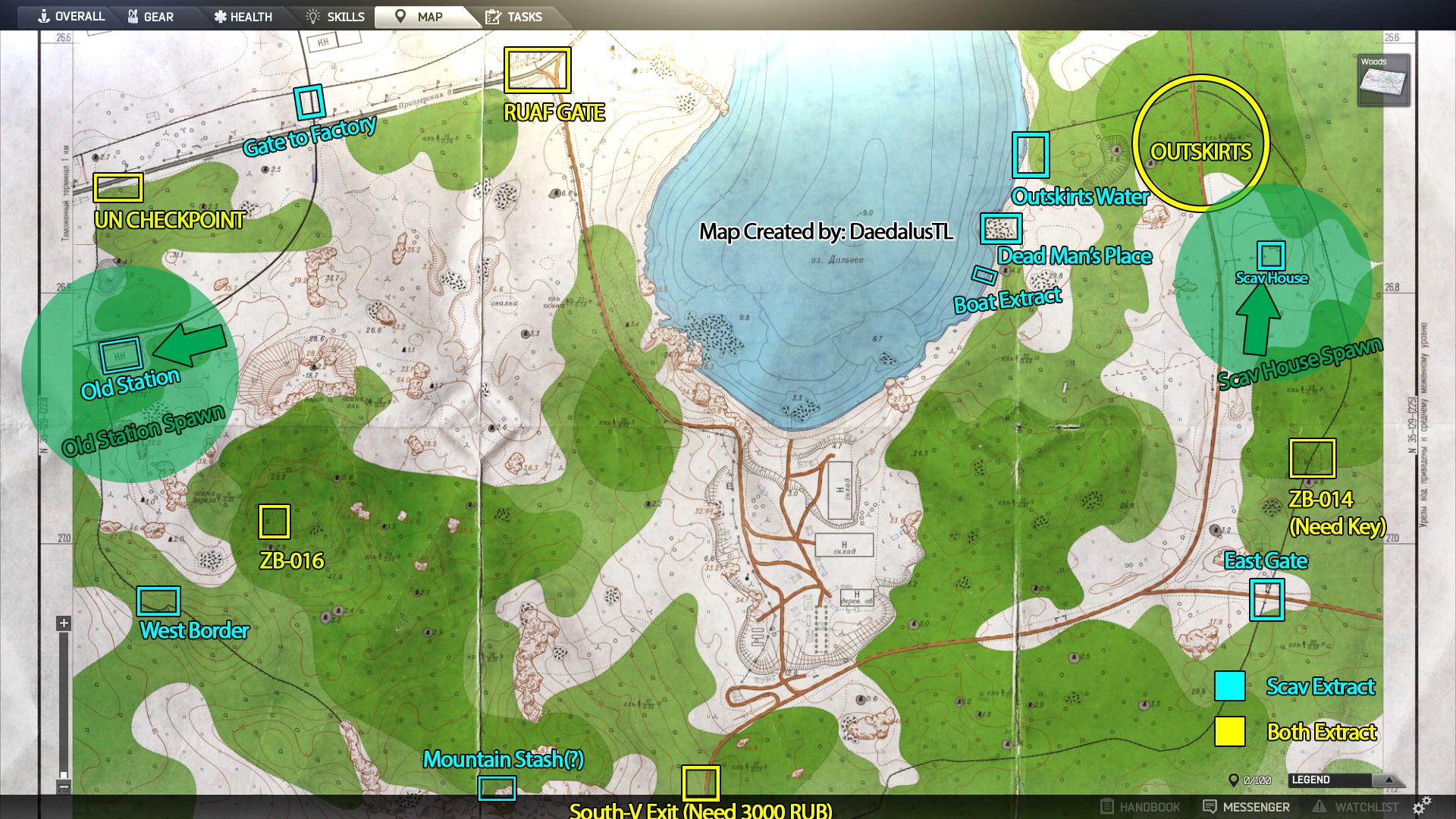The image size is (1456, 819).
Task: Open the Handbook using its book icon
Action: pos(1108,806)
